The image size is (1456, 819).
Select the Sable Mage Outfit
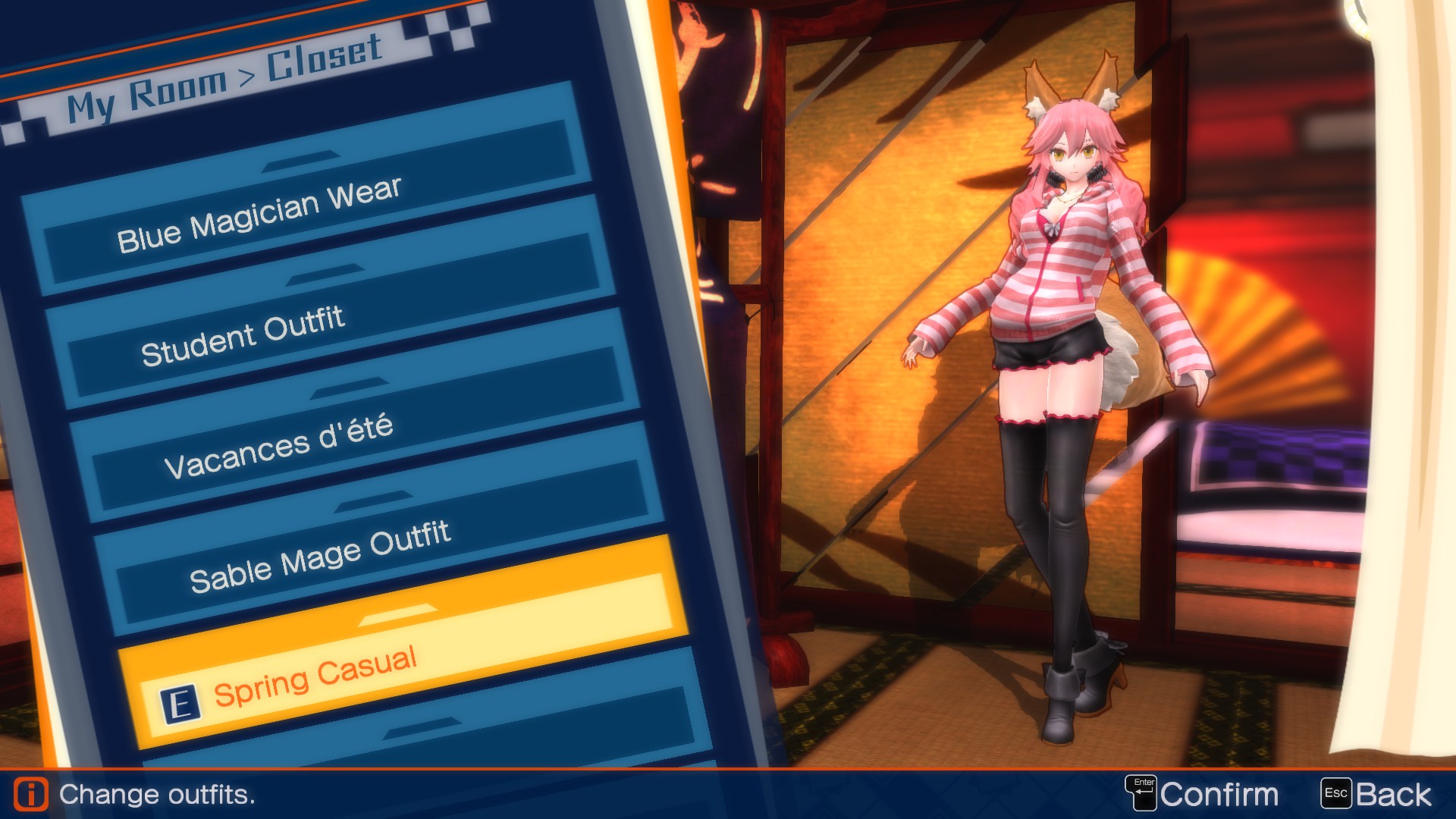[318, 554]
